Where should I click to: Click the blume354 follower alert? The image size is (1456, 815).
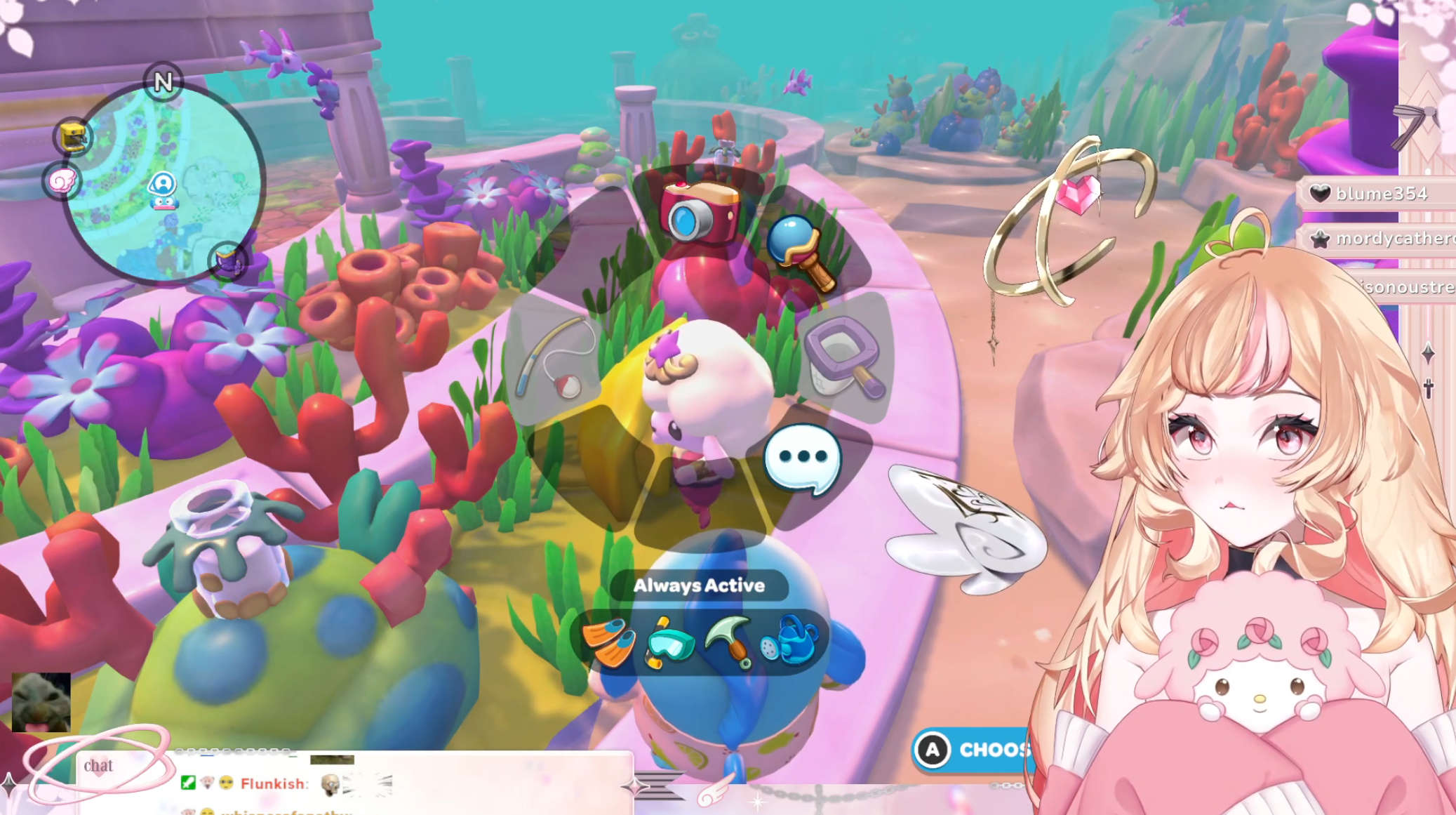[x=1378, y=194]
